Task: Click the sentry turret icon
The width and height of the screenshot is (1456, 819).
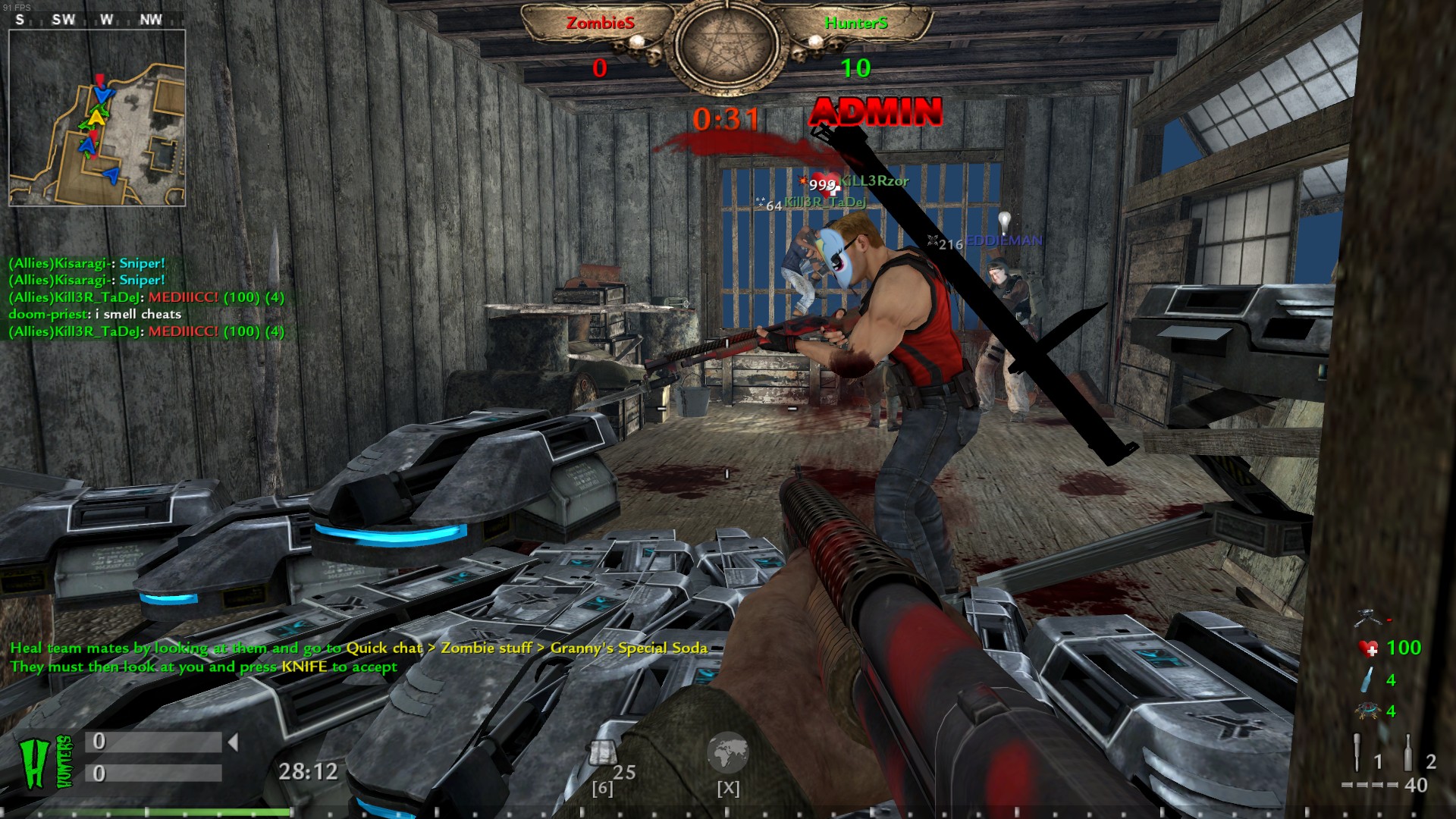Action: point(1368,616)
